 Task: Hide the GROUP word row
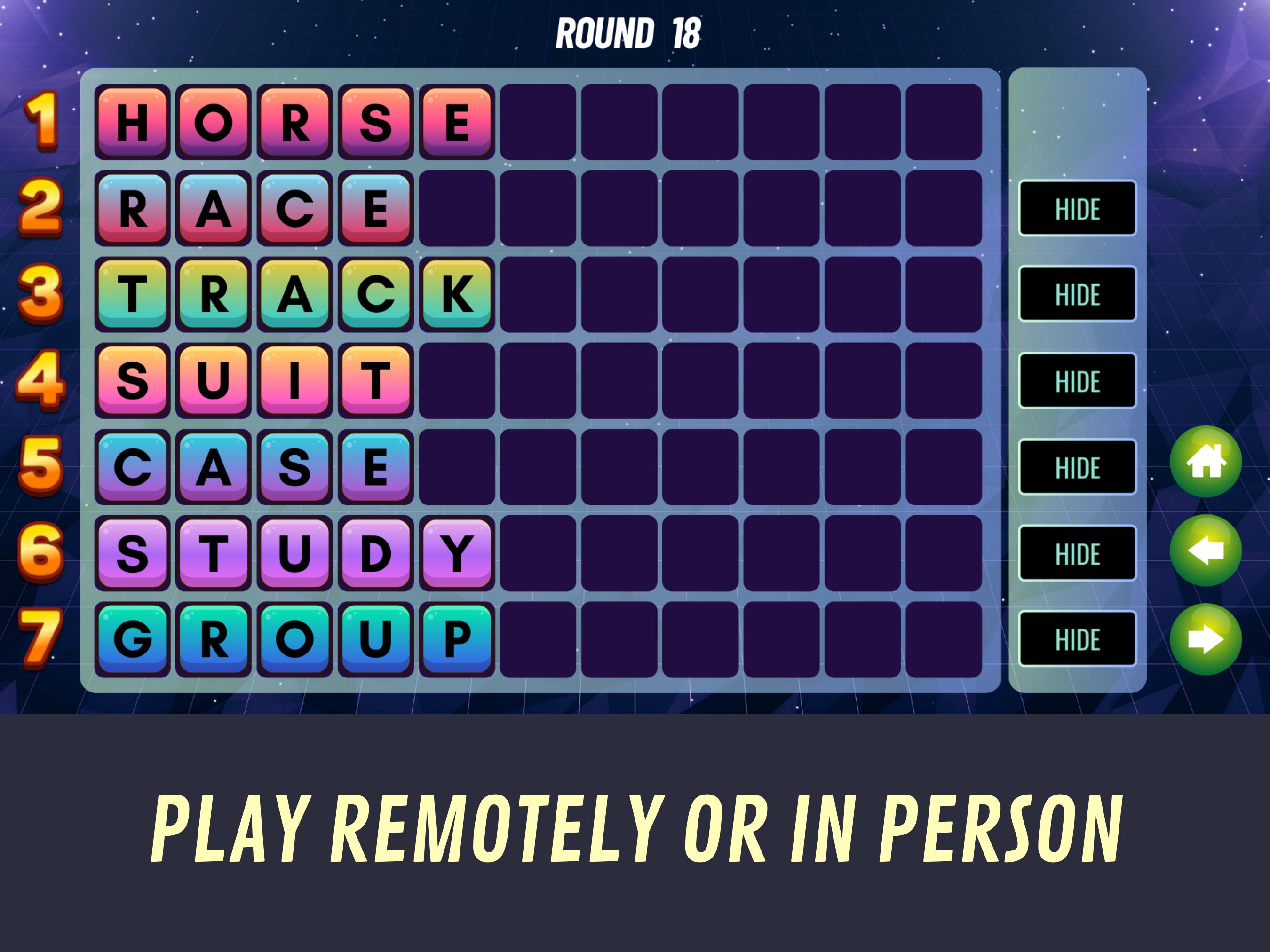(x=1077, y=637)
